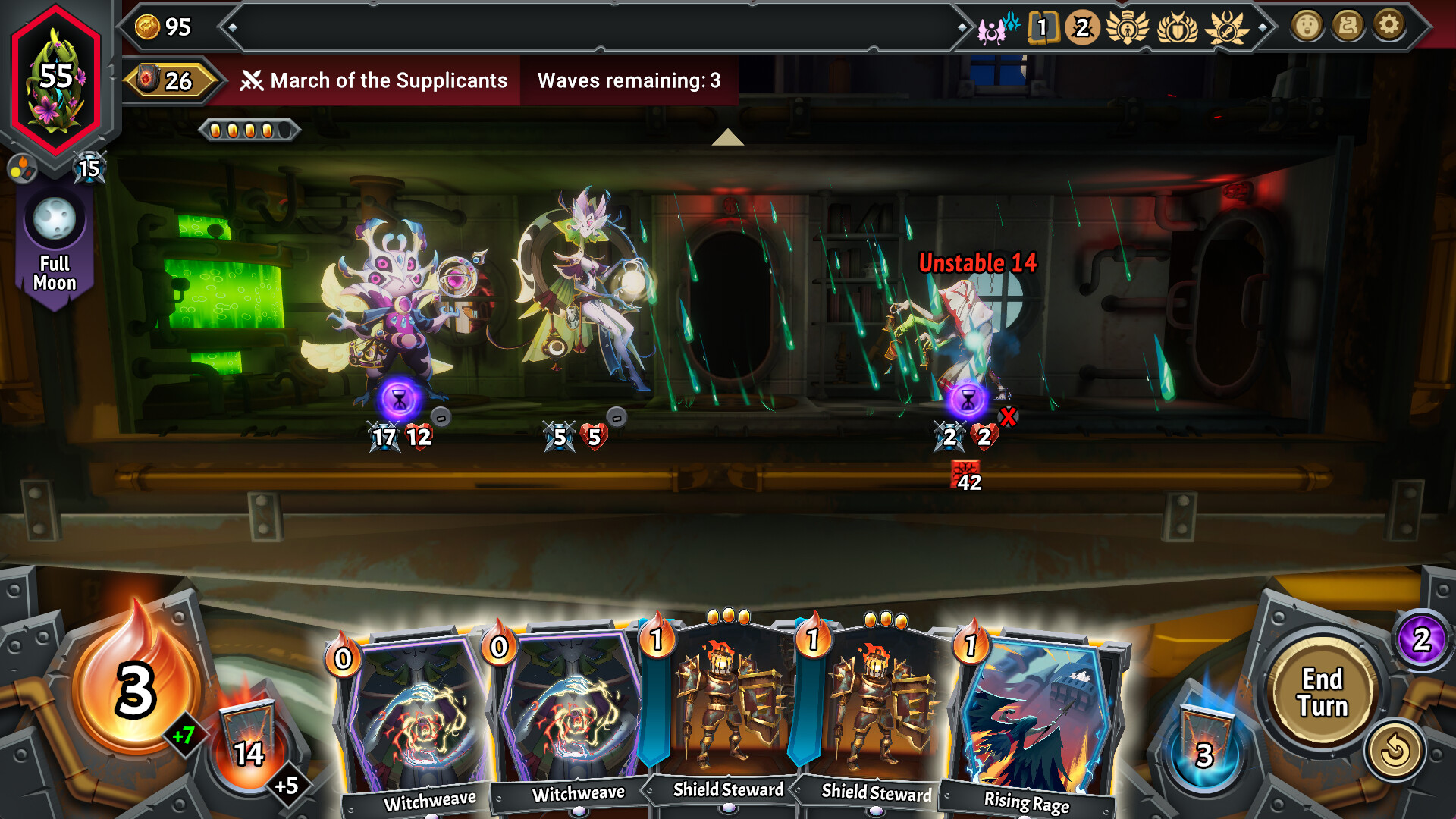Open the settings gear icon
Screen dimensions: 1456x819
pyautogui.click(x=1389, y=25)
